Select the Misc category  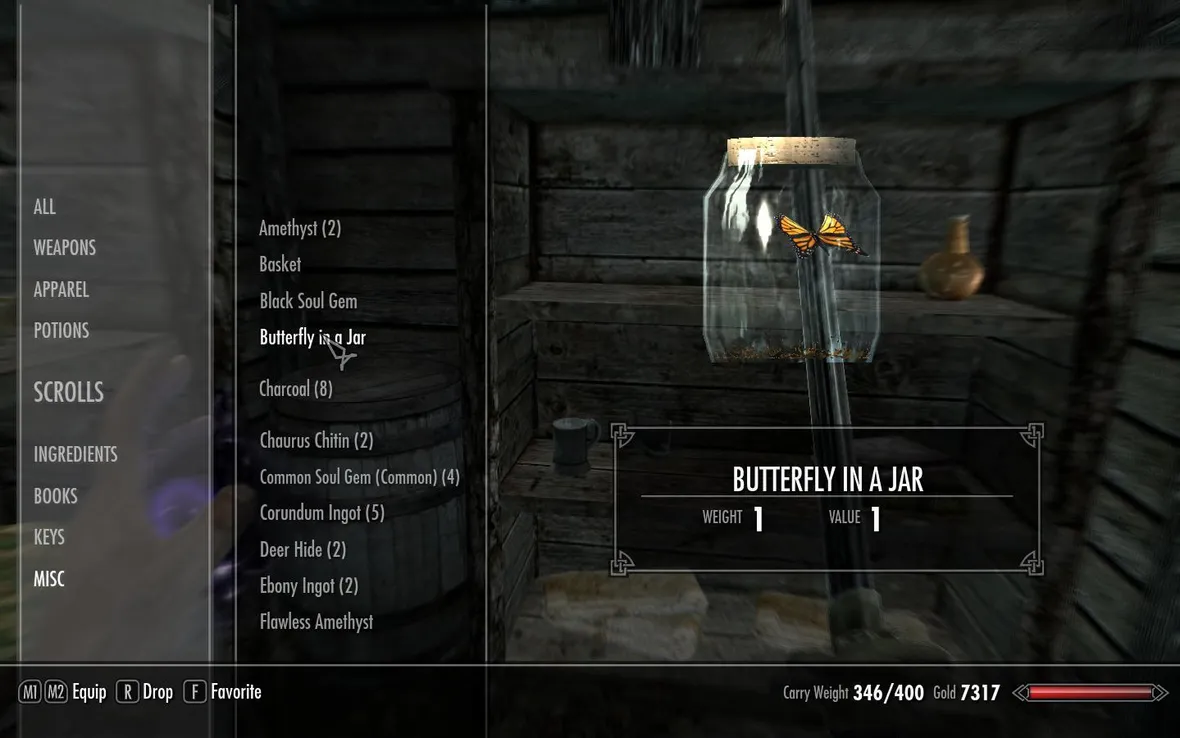pos(49,579)
